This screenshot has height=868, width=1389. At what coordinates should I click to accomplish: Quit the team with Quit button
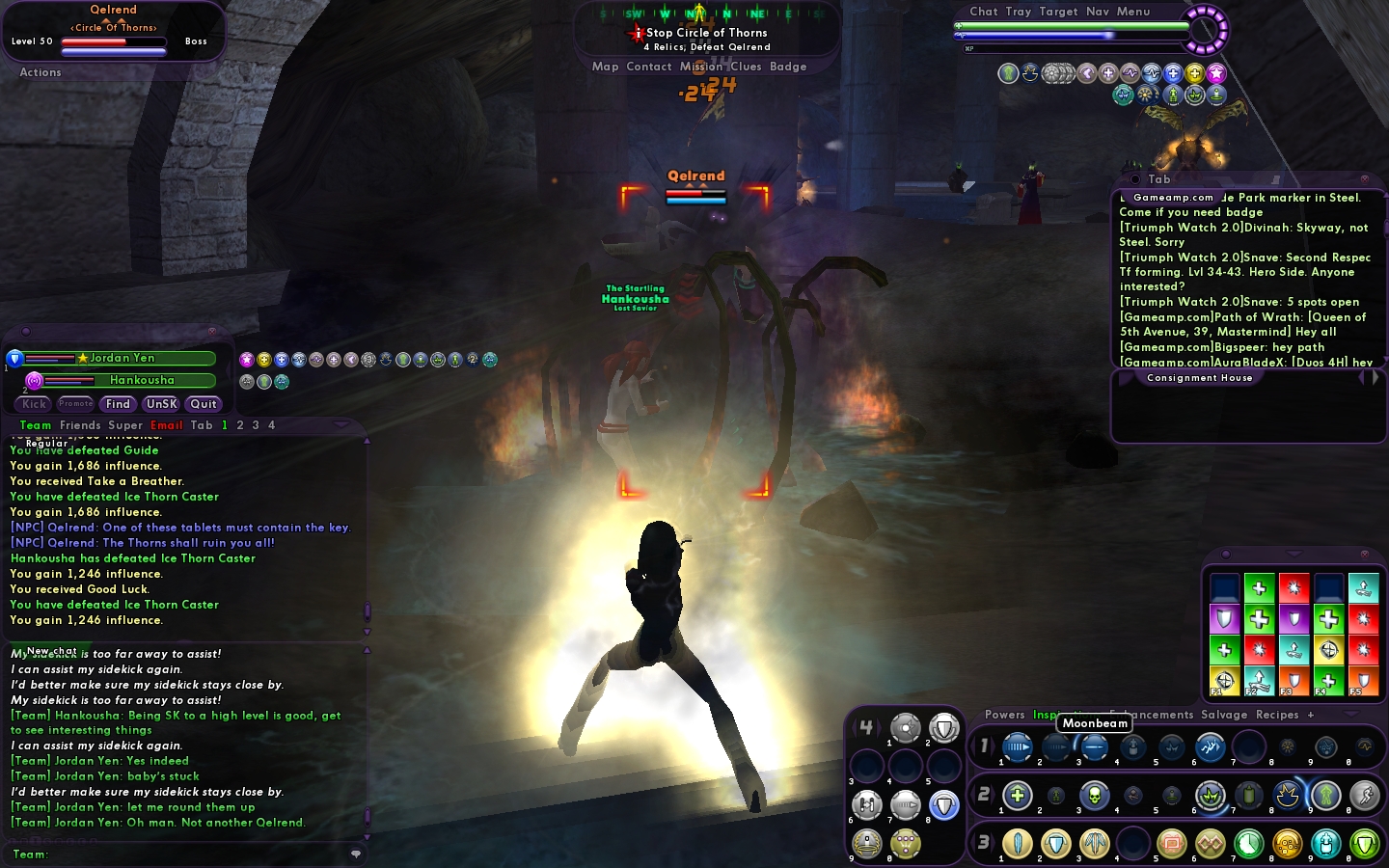point(203,404)
